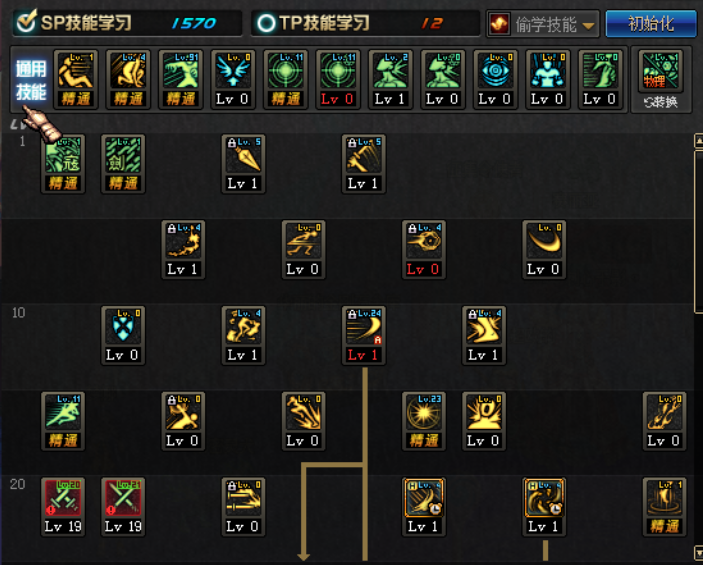Click the scrollbar up arrow
Viewport: 703px width, 565px height.
698,141
